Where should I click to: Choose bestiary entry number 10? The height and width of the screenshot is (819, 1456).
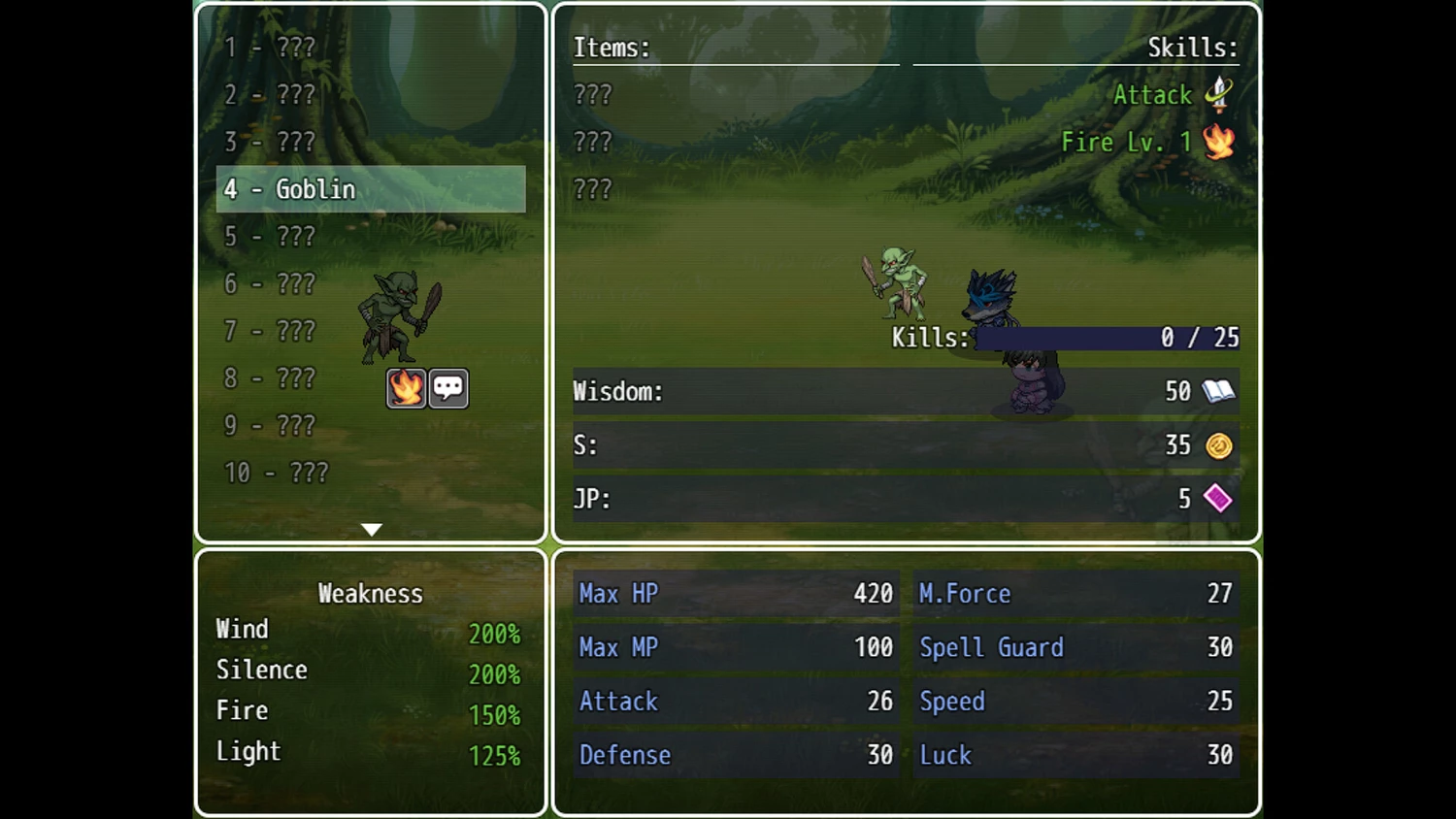click(x=277, y=473)
